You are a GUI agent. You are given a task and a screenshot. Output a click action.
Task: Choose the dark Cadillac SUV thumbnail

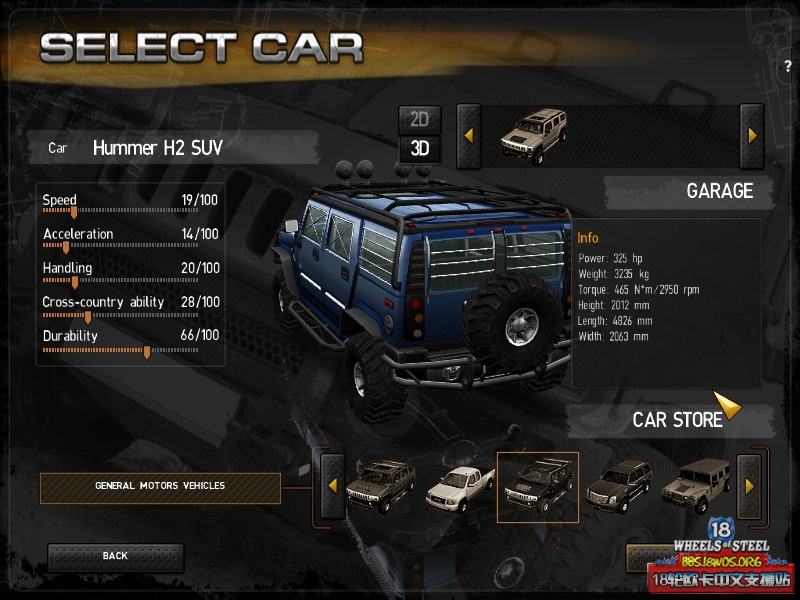pyautogui.click(x=619, y=485)
